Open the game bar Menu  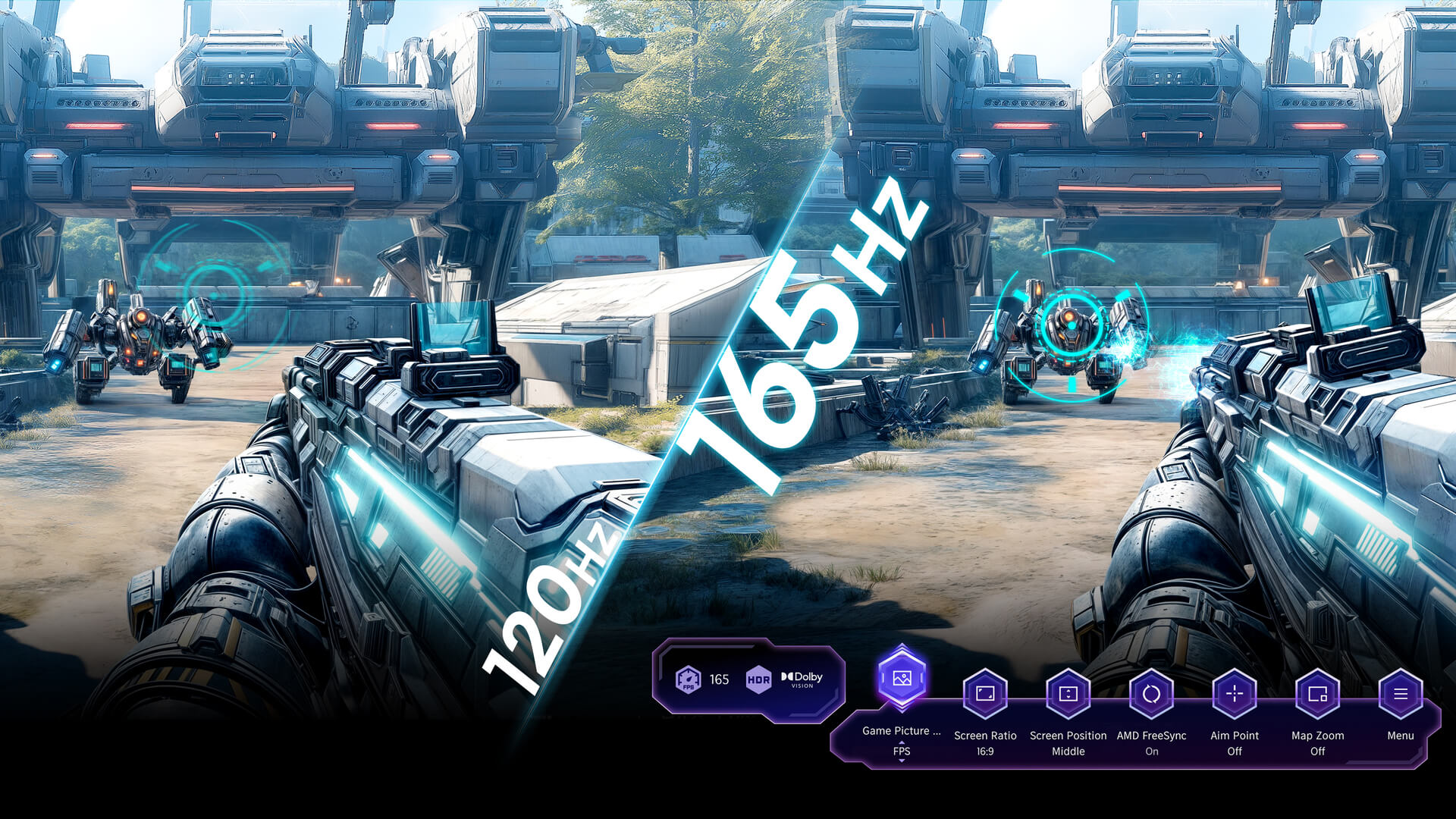tap(1400, 694)
